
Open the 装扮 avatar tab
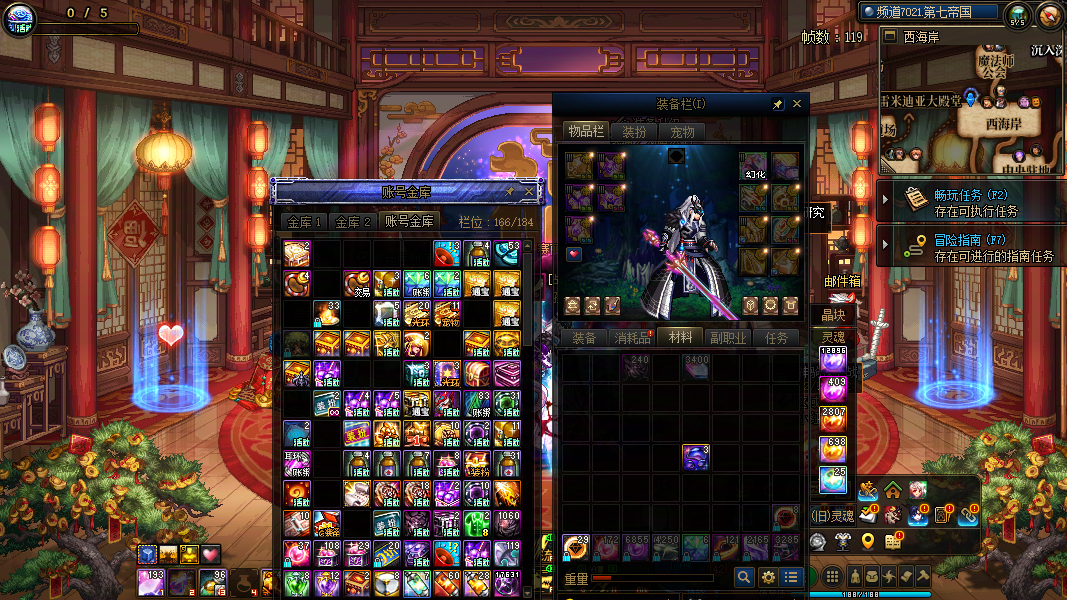click(x=634, y=132)
